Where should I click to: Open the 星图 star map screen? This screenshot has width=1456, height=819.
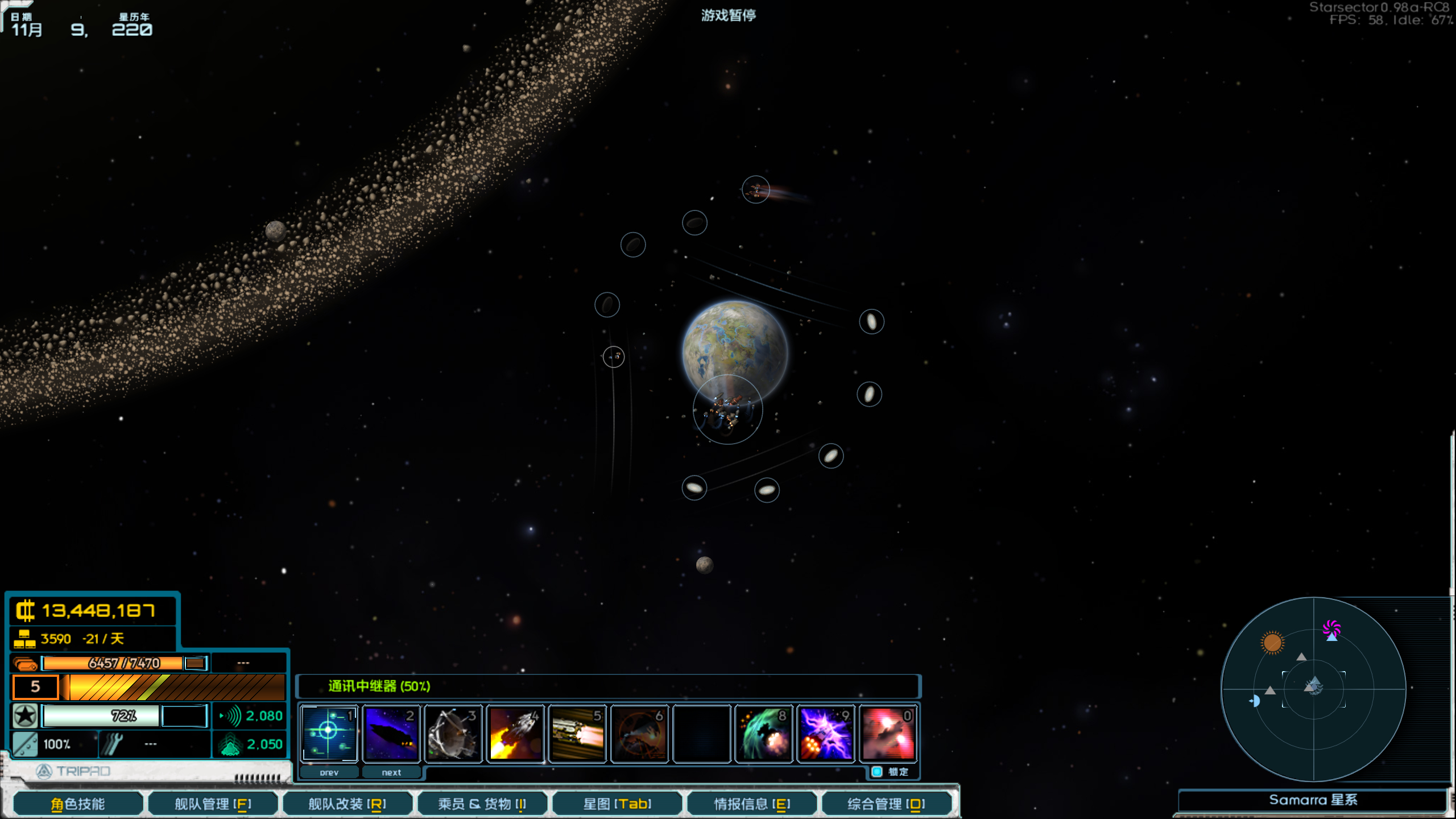[617, 803]
